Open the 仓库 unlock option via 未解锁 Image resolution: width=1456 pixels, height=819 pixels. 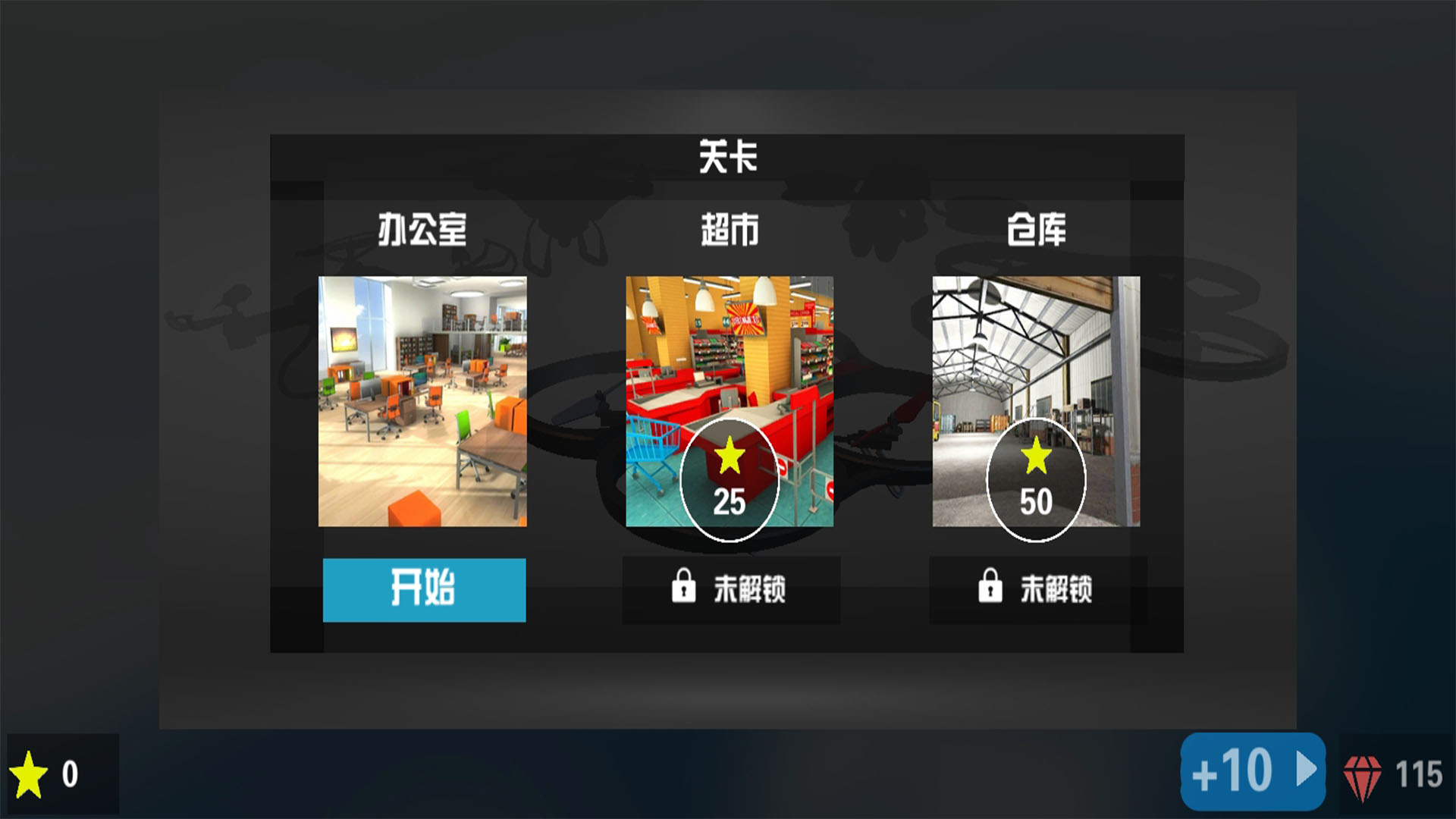pyautogui.click(x=1037, y=590)
